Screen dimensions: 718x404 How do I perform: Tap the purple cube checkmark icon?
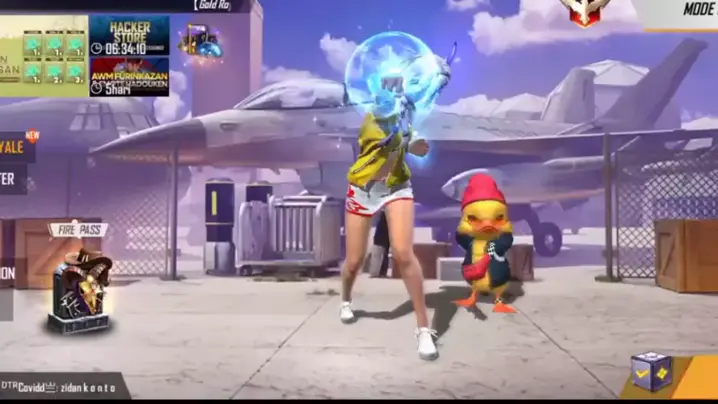(x=649, y=372)
